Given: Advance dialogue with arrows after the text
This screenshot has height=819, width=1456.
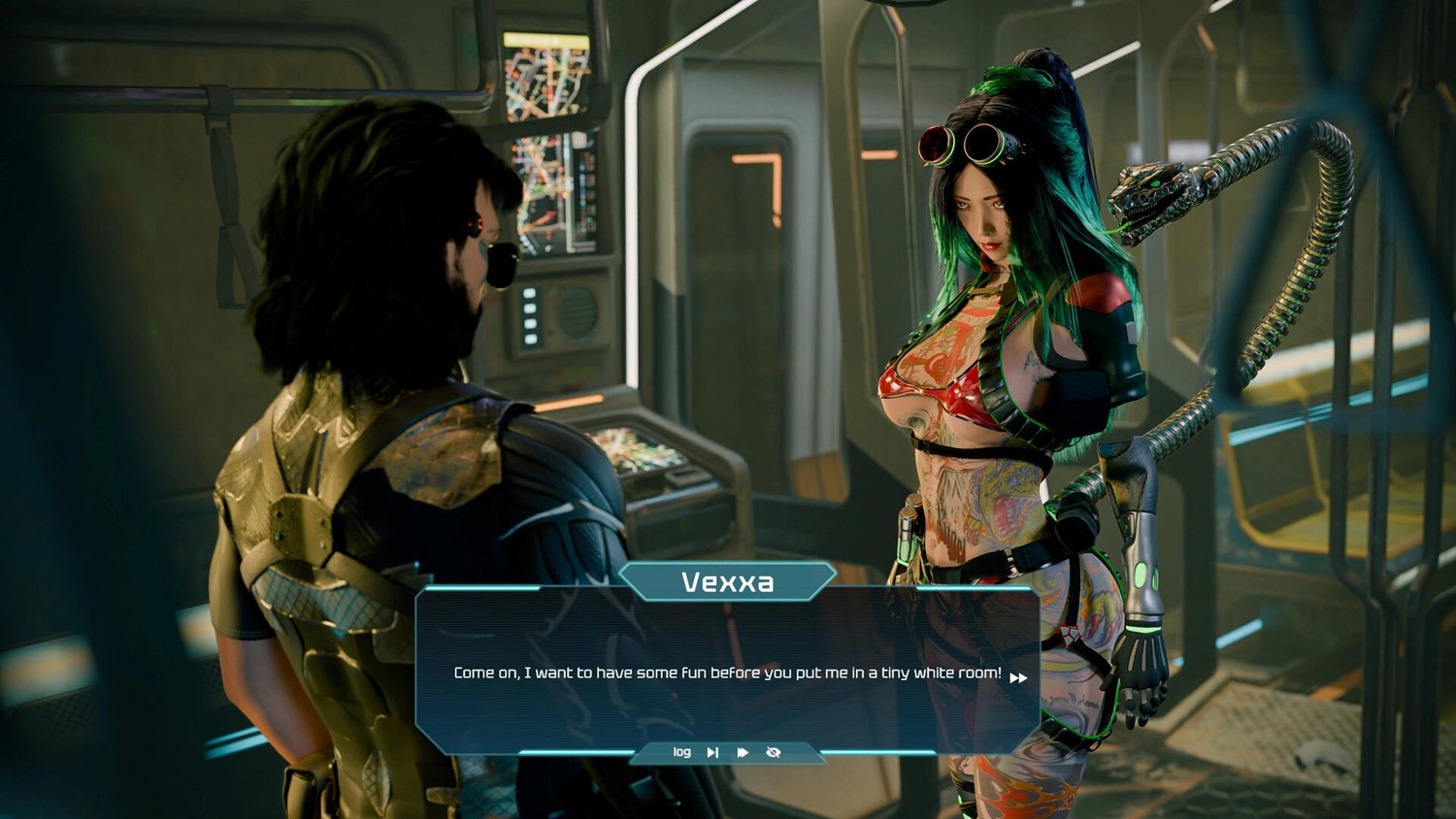Looking at the screenshot, I should click(1018, 677).
